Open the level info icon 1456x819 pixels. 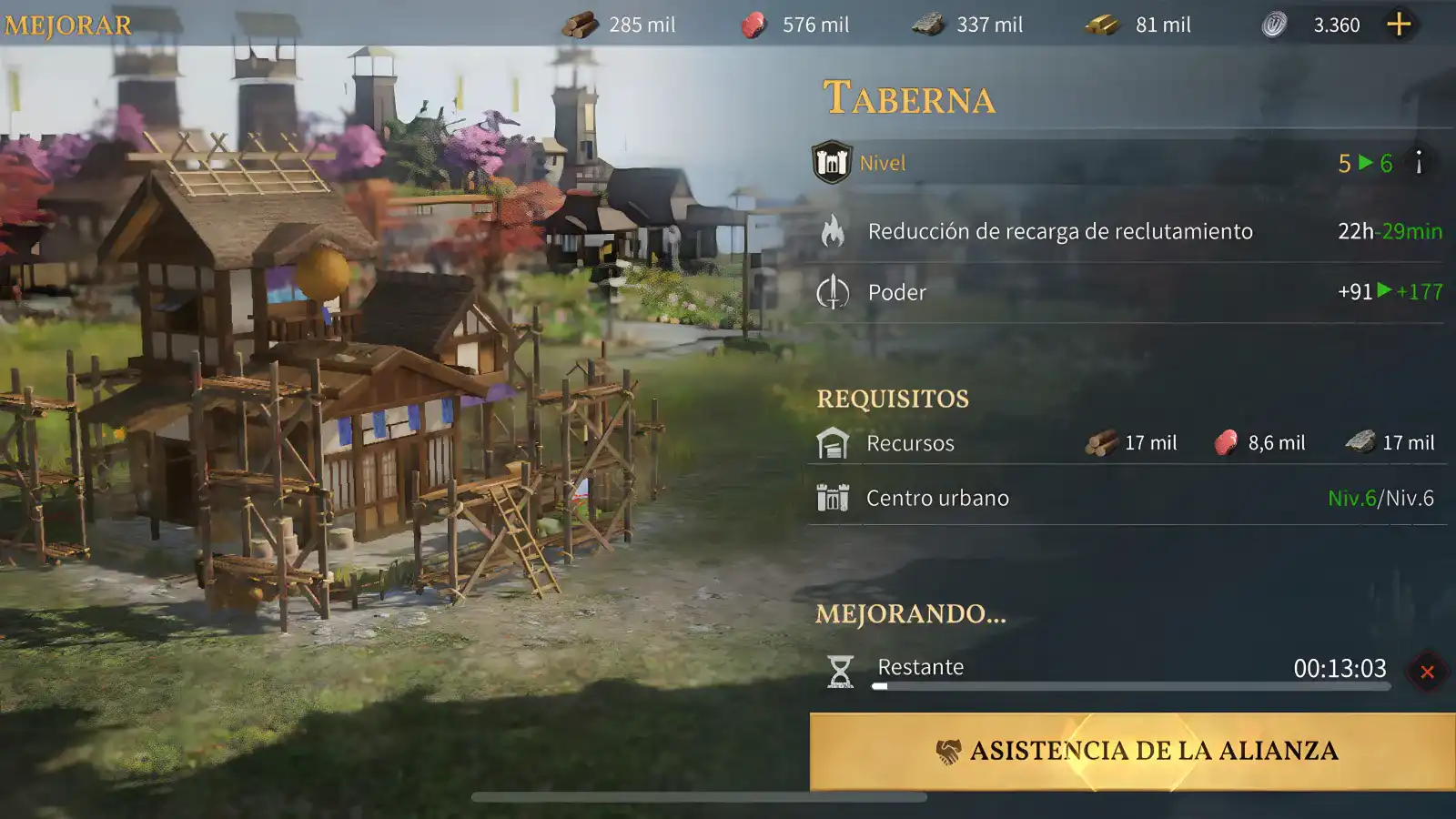pyautogui.click(x=1418, y=163)
